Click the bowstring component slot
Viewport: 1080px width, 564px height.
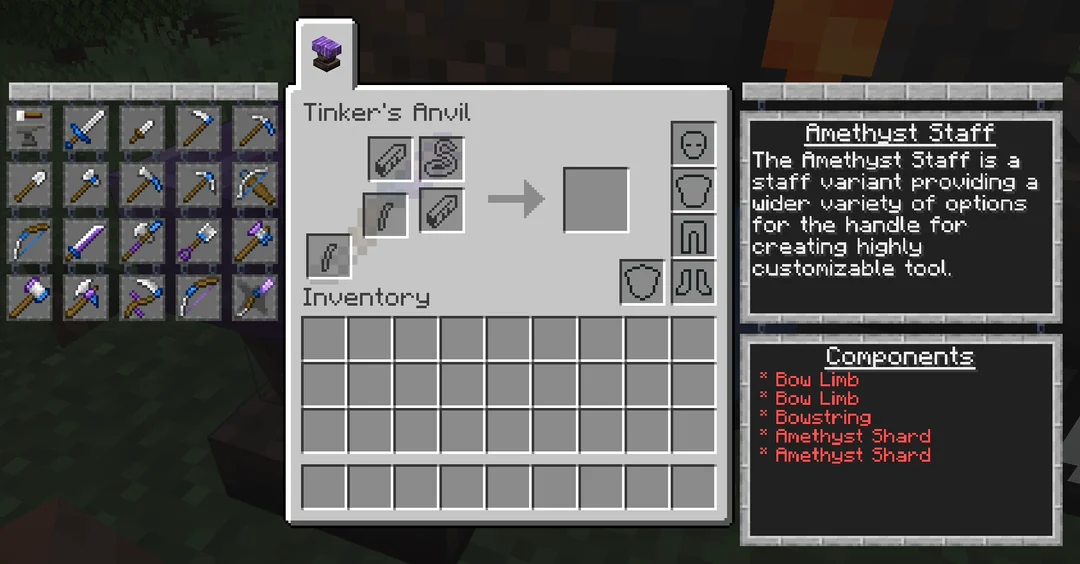[x=441, y=158]
